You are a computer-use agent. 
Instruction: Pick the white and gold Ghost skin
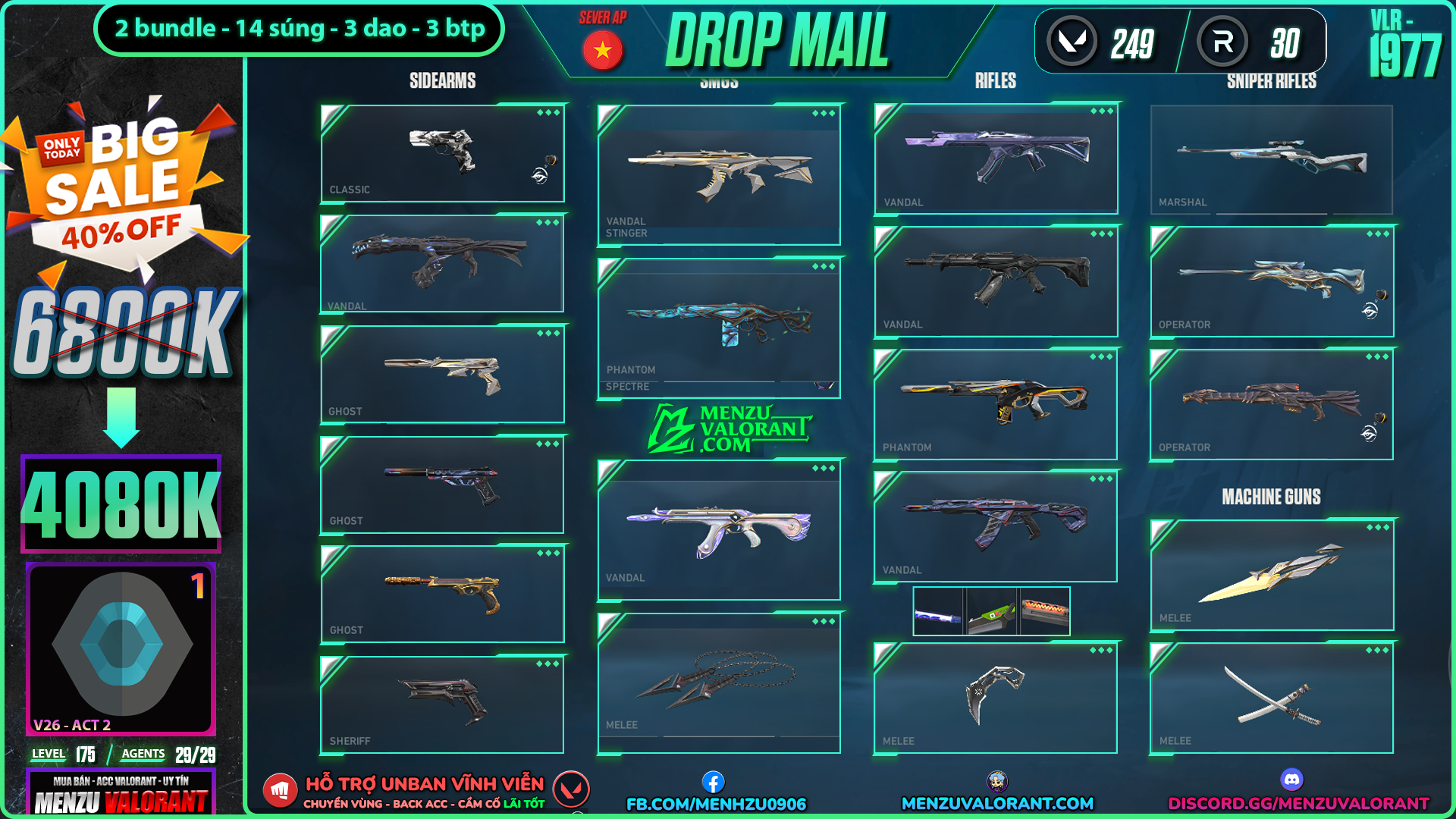pyautogui.click(x=442, y=374)
